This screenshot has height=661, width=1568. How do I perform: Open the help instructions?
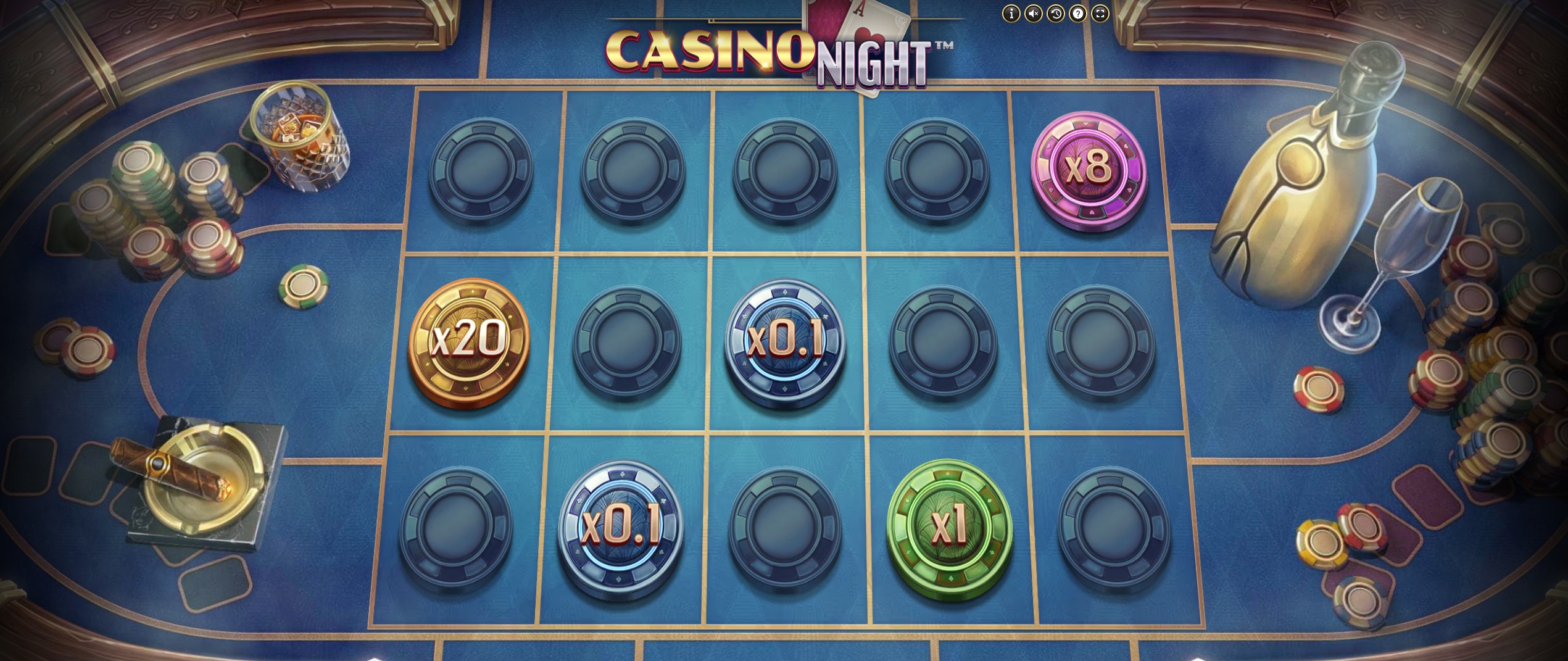[1078, 12]
